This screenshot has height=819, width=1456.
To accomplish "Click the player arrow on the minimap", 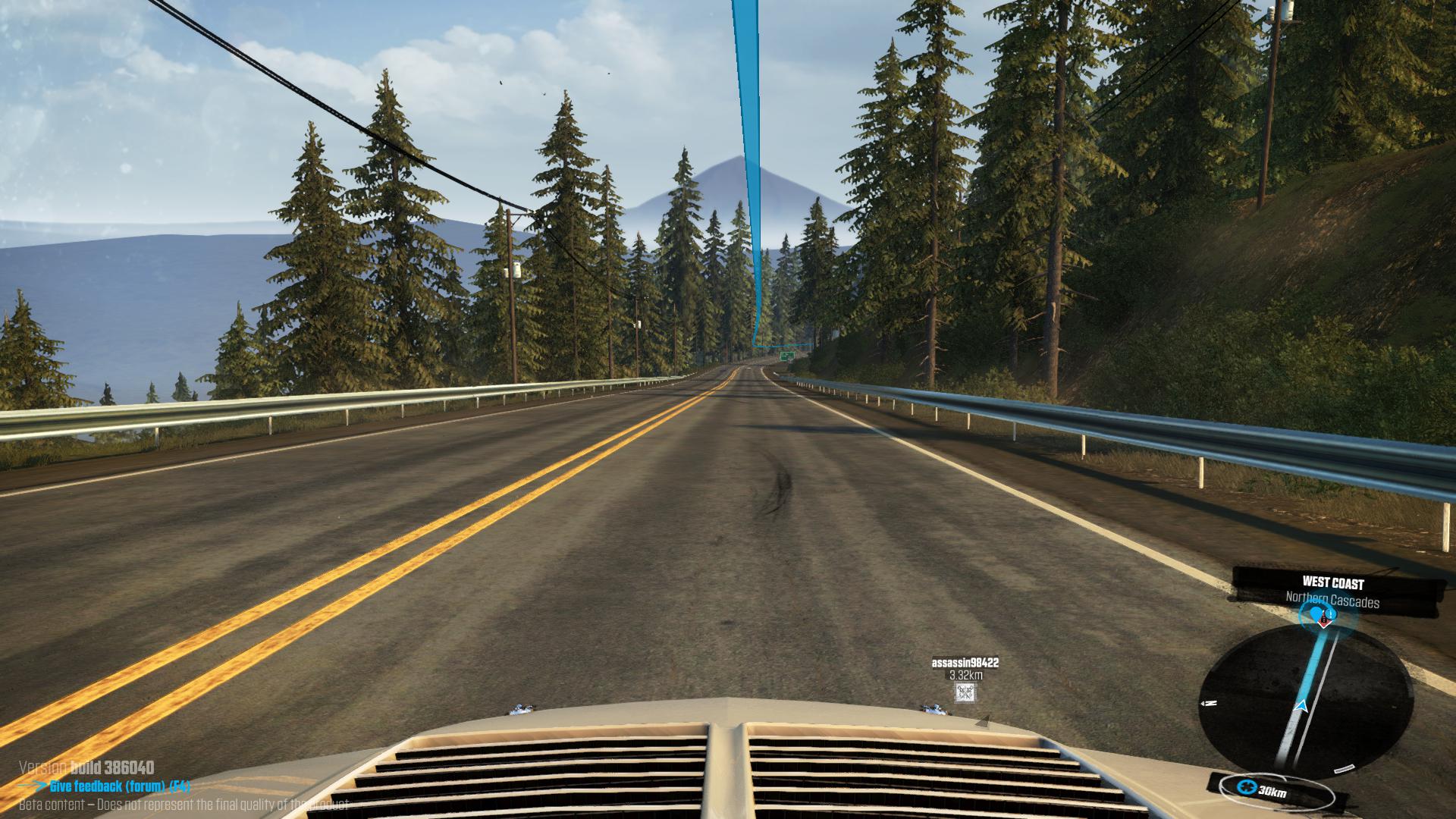I will [x=1302, y=707].
